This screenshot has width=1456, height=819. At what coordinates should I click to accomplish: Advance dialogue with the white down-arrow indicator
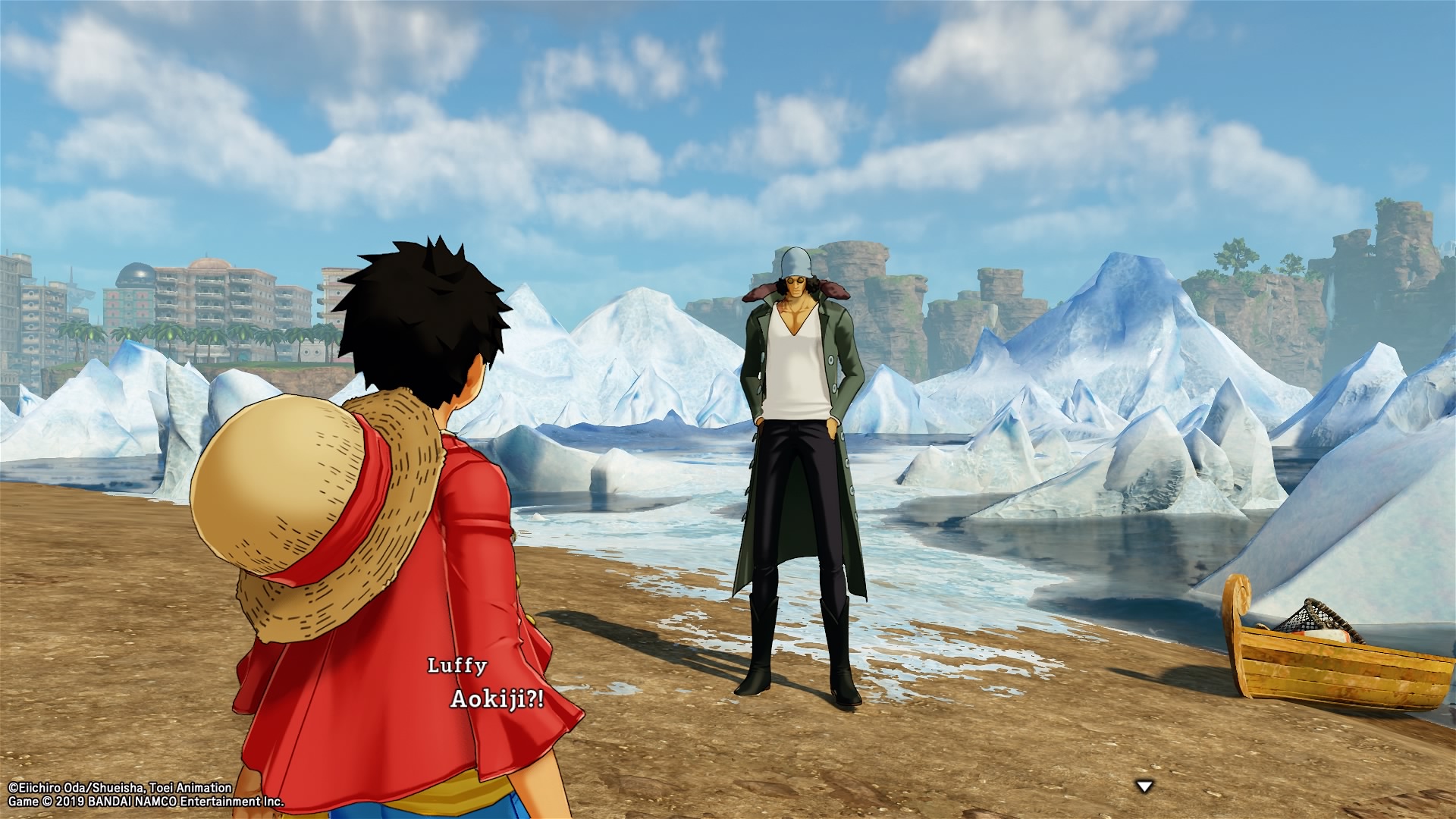coord(1144,786)
